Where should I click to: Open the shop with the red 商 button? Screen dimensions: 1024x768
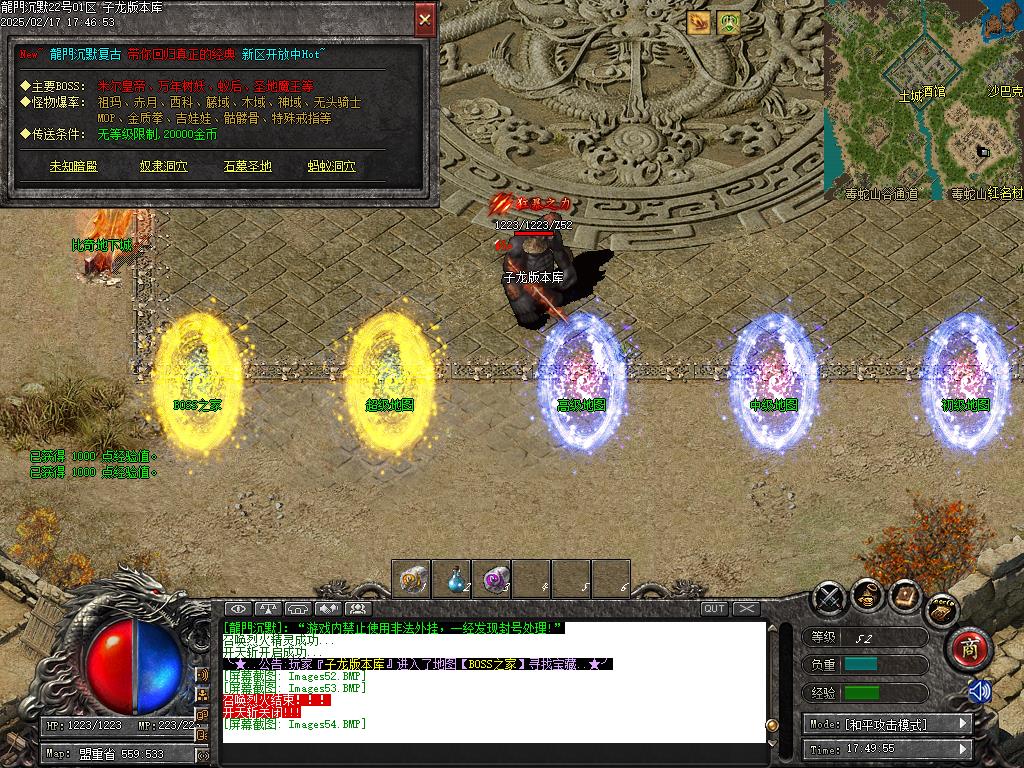click(x=967, y=649)
